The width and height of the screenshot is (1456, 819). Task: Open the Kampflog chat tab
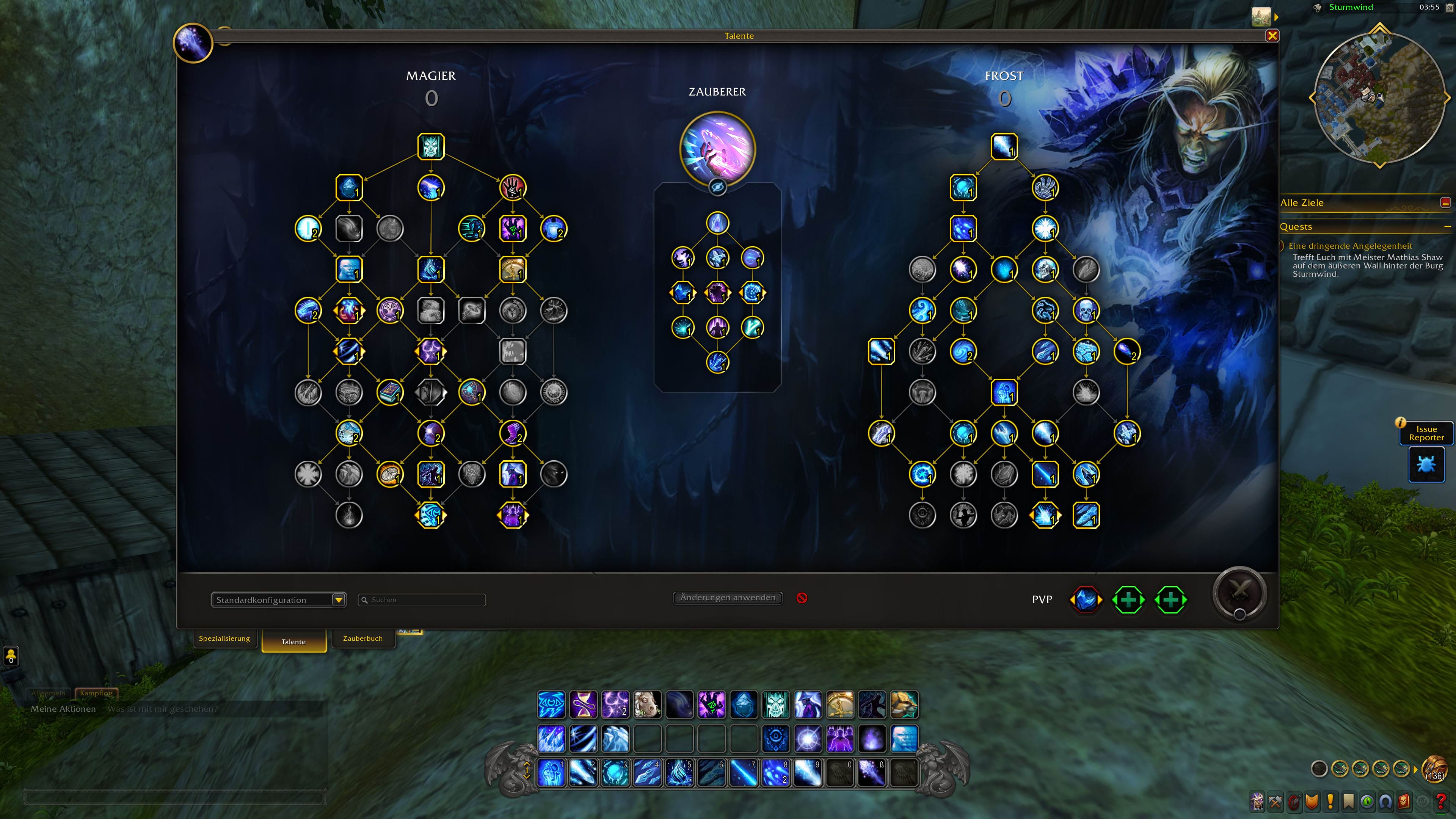tap(96, 692)
